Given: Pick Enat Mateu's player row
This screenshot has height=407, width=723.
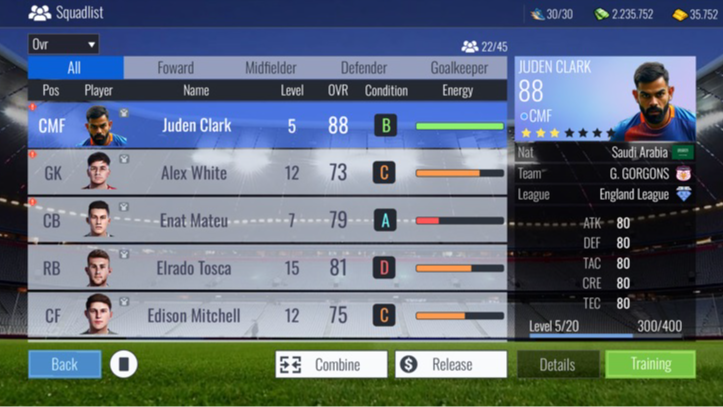Looking at the screenshot, I should (x=268, y=221).
